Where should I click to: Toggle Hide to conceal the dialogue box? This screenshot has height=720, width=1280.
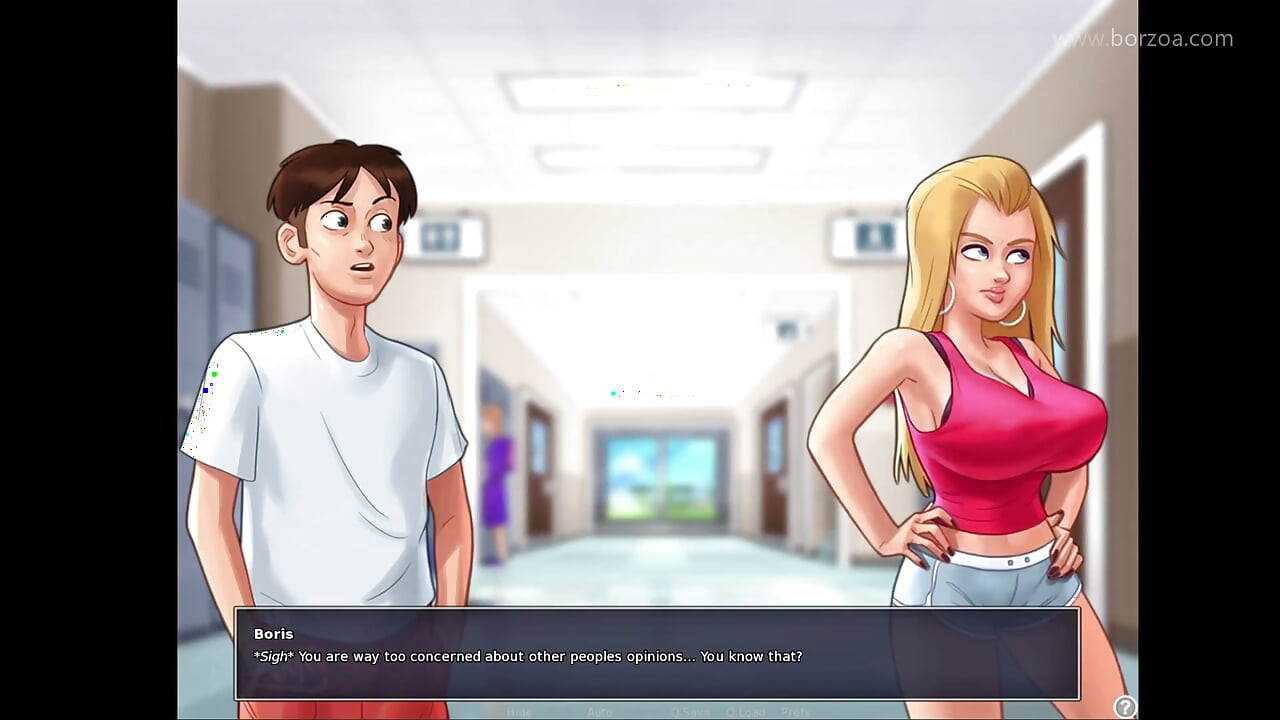click(520, 711)
